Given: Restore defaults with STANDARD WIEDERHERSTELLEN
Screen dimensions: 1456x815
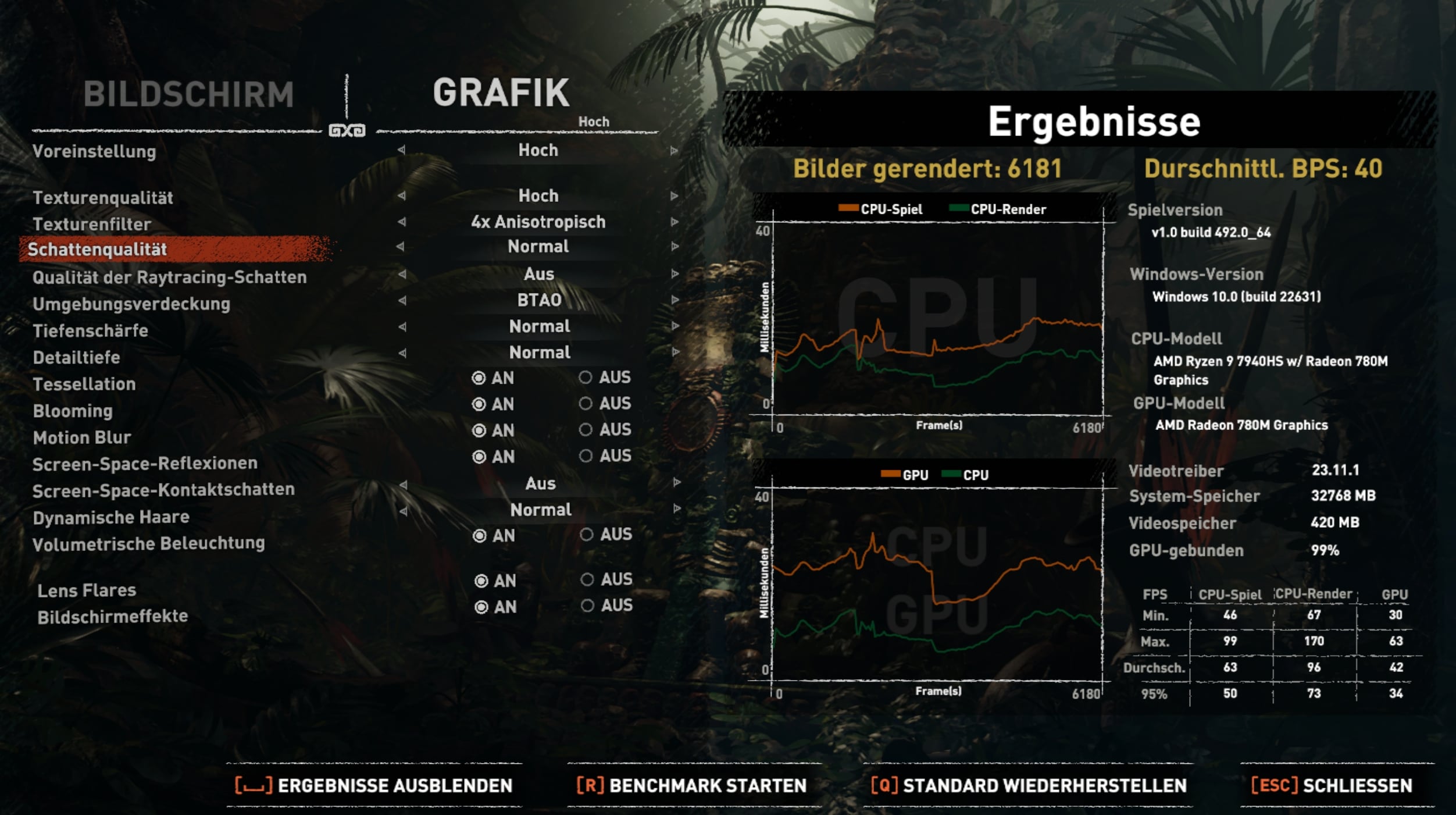Looking at the screenshot, I should (1029, 785).
